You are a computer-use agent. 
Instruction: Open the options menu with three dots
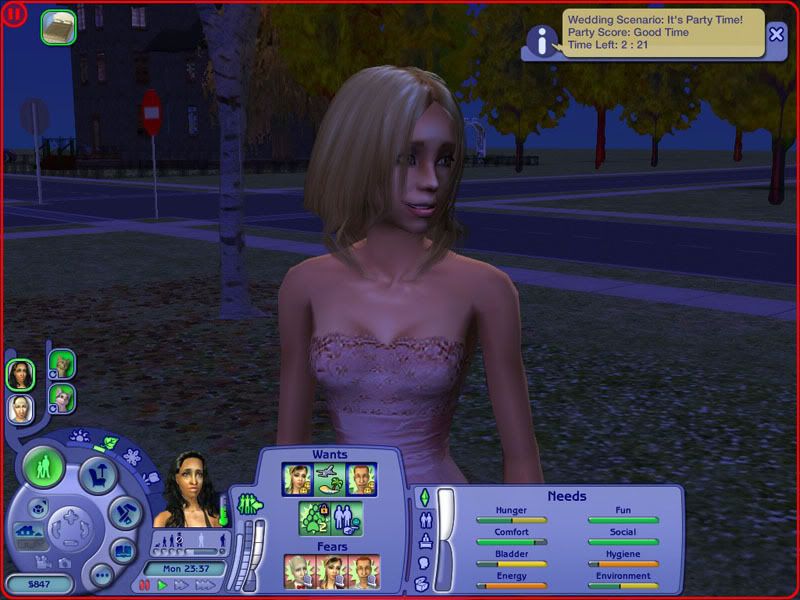[100, 576]
